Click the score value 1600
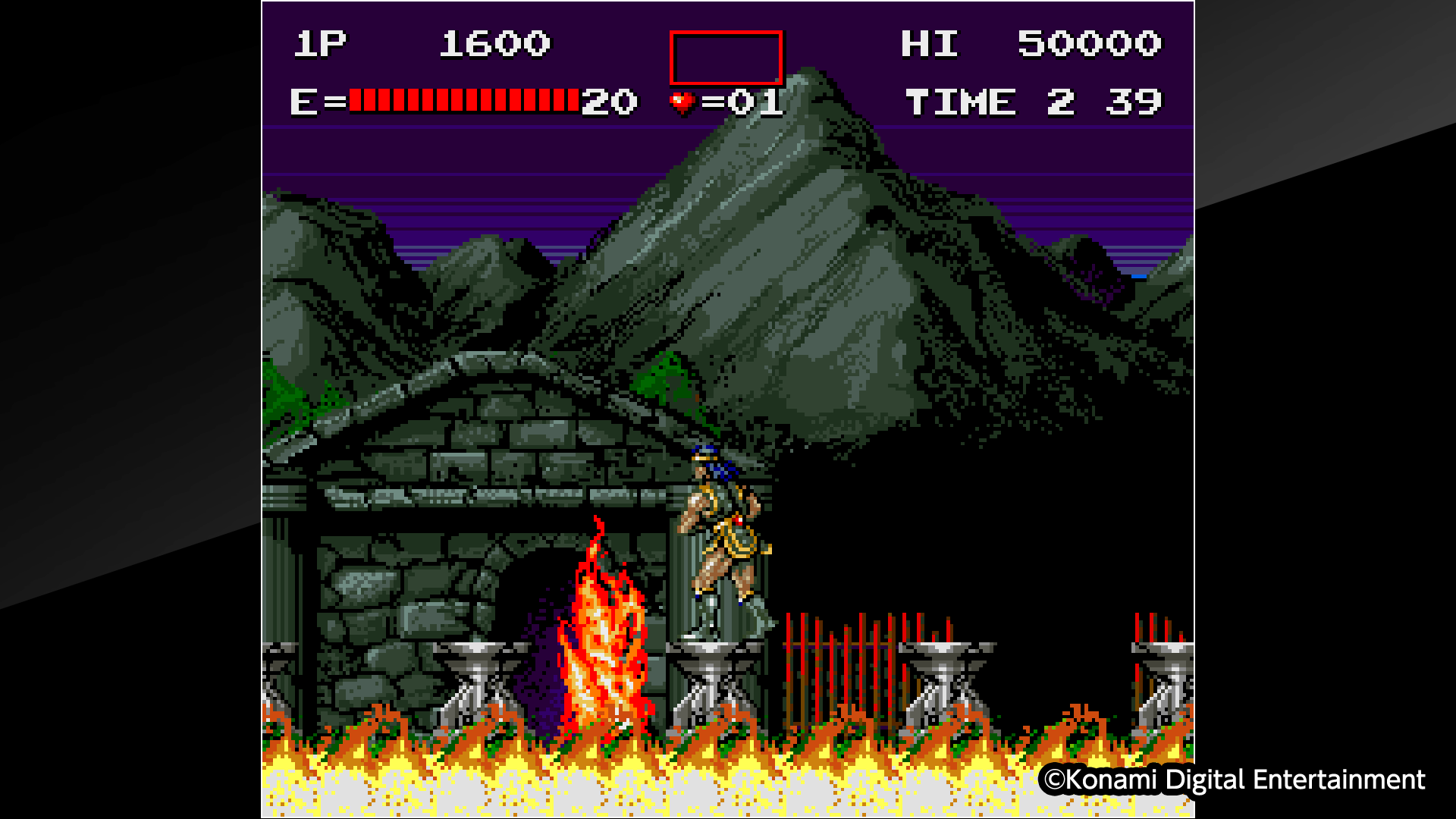 [493, 44]
